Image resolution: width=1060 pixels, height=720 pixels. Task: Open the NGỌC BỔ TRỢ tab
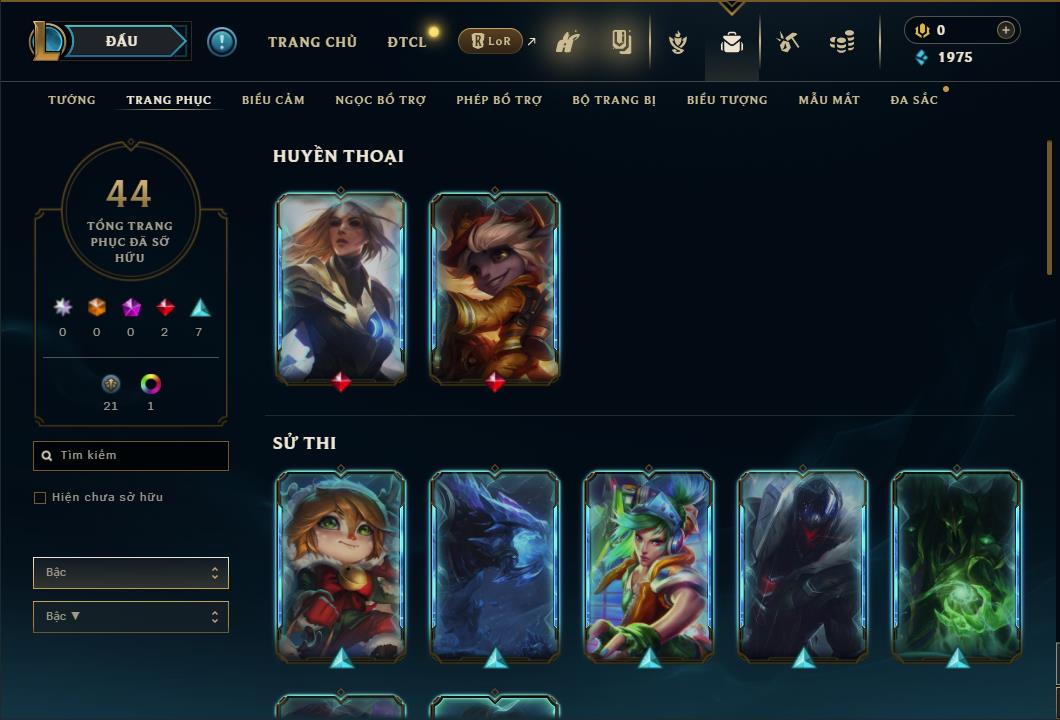coord(380,100)
